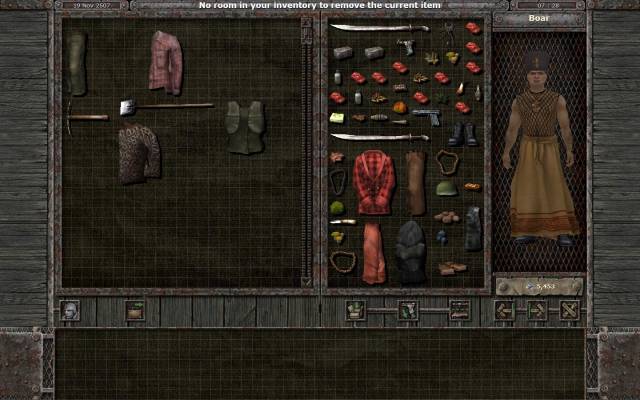Viewport: 640px width, 400px height.
Task: Click the chest icon button
Action: [x=135, y=310]
